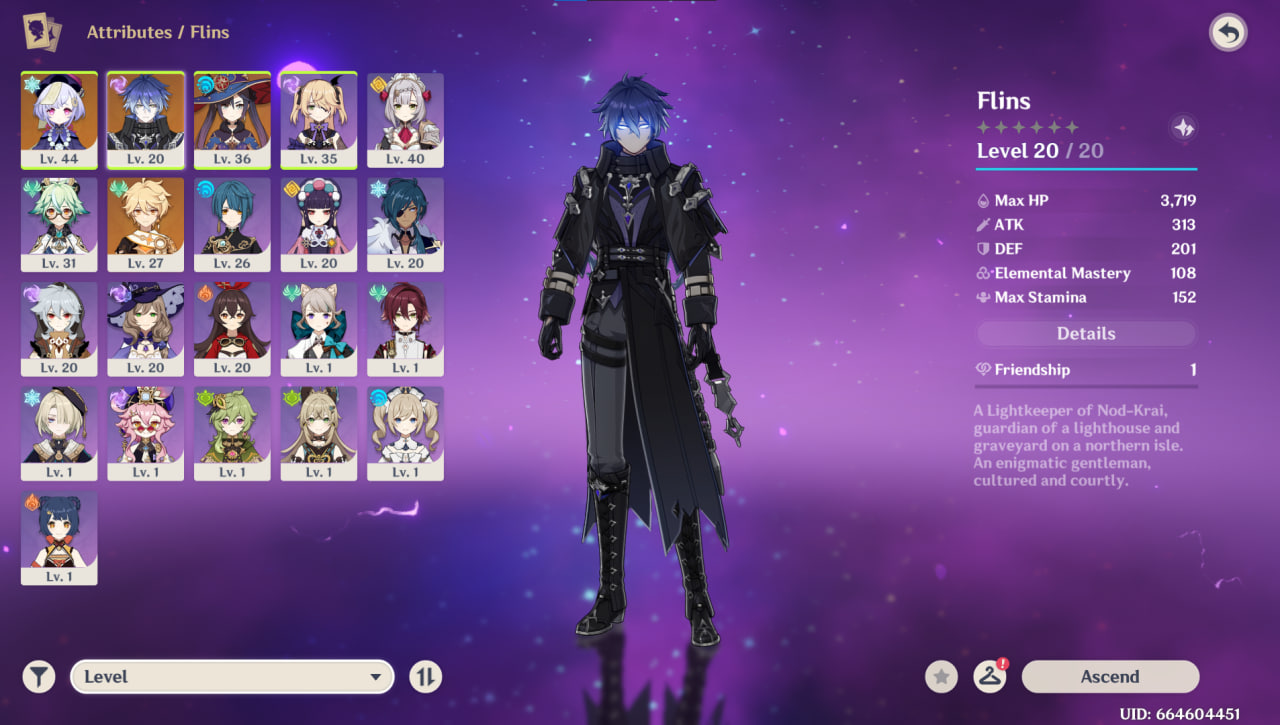Open the outfit hanger icon

point(990,677)
